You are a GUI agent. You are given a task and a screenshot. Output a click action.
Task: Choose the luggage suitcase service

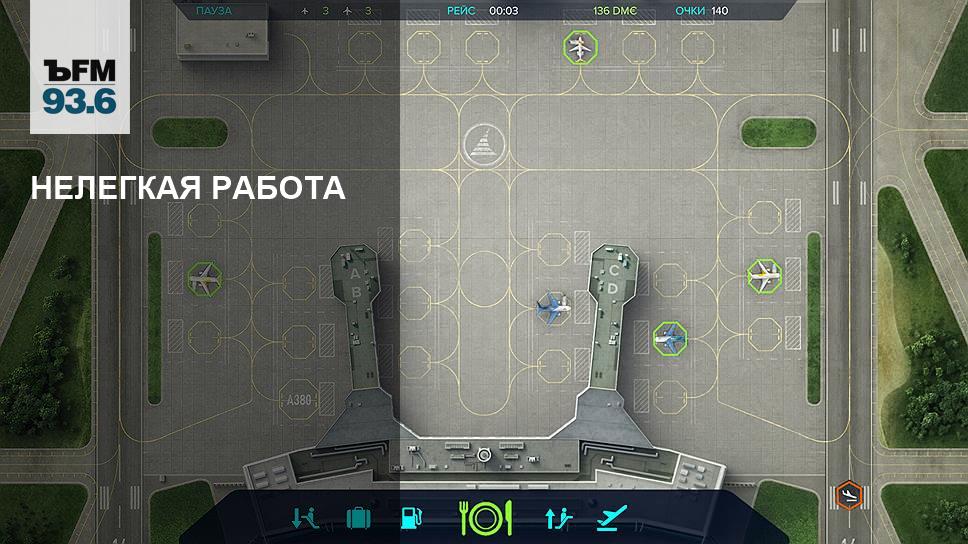point(358,517)
